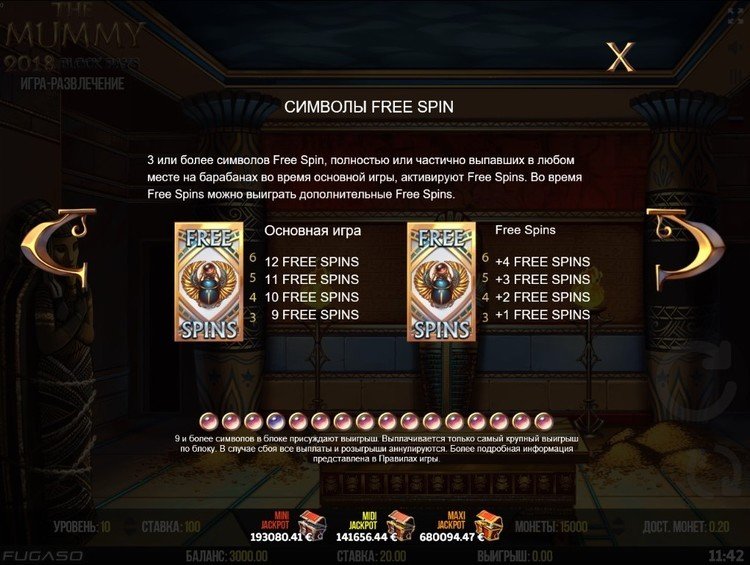
Task: Go to the previous paytable page
Action: [x=46, y=262]
